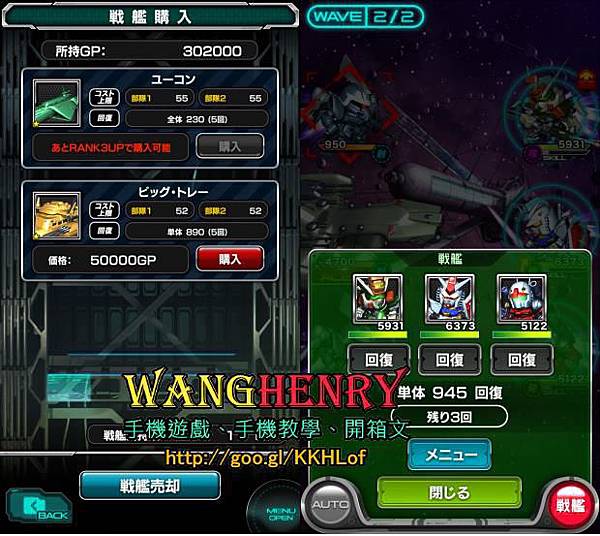This screenshot has height=536, width=600.
Task: Heal the unit with 5931 HP using 回復
Action: pyautogui.click(x=377, y=359)
